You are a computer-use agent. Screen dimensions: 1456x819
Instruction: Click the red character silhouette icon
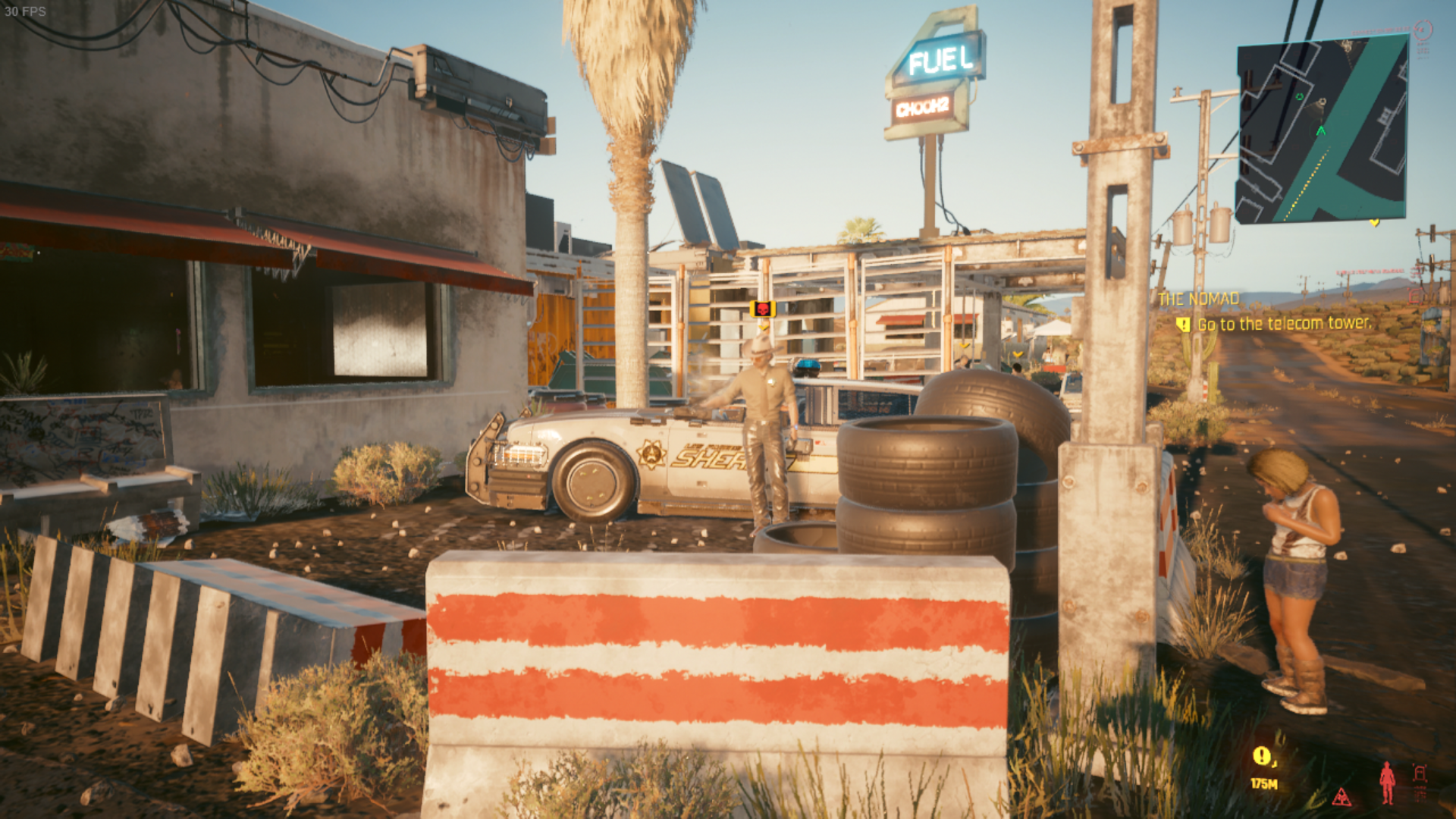click(1387, 783)
